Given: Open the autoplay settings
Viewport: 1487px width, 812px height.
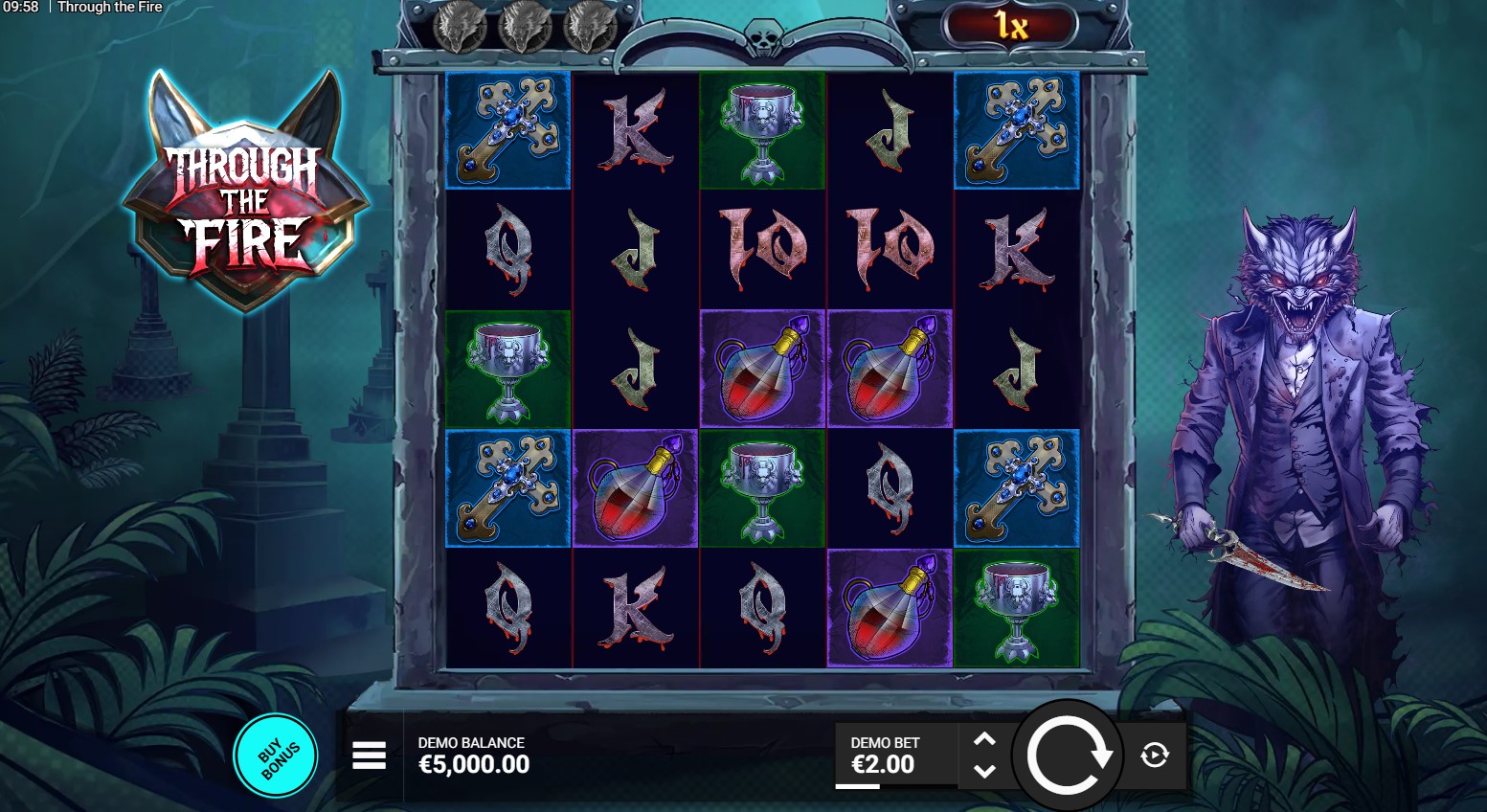Looking at the screenshot, I should [x=1155, y=756].
